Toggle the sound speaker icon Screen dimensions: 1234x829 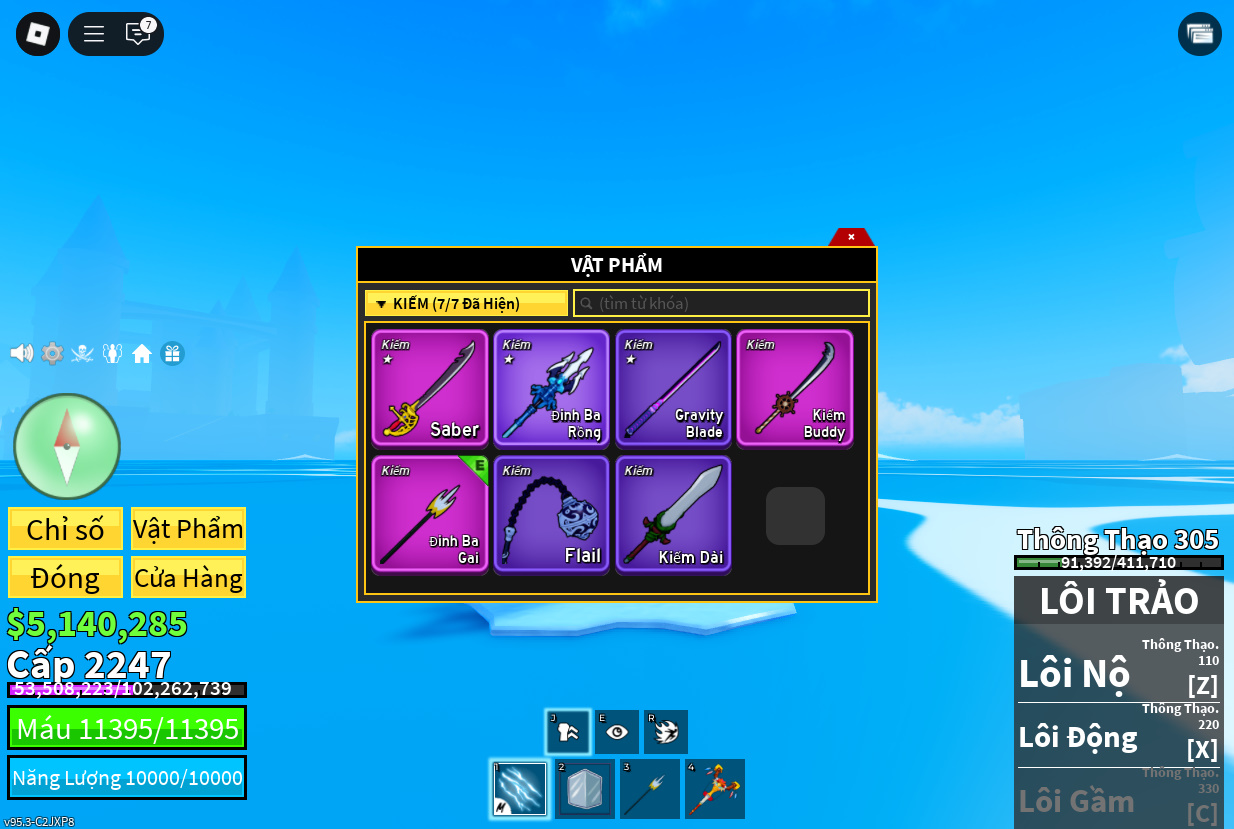click(21, 353)
